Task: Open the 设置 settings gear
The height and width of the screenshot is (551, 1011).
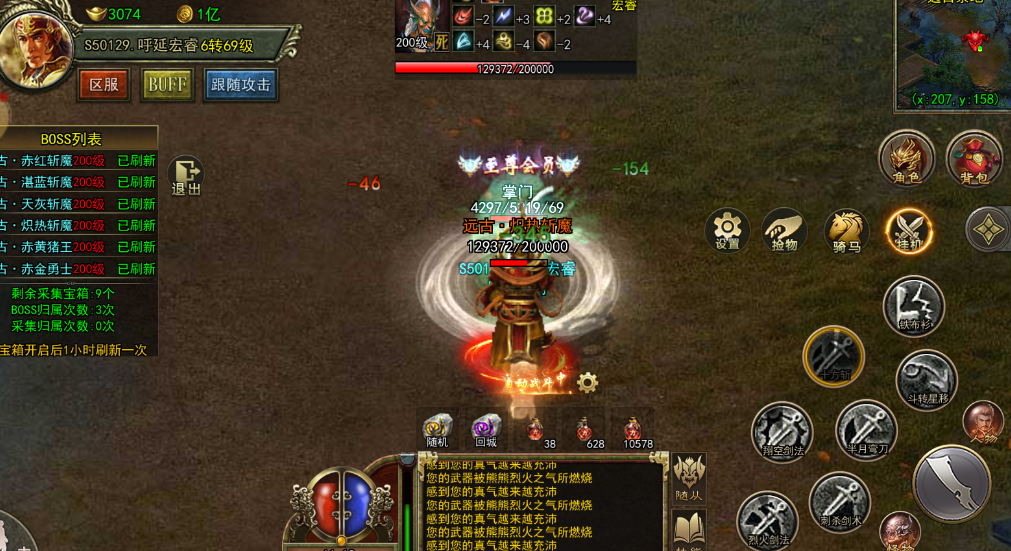Action: click(727, 231)
